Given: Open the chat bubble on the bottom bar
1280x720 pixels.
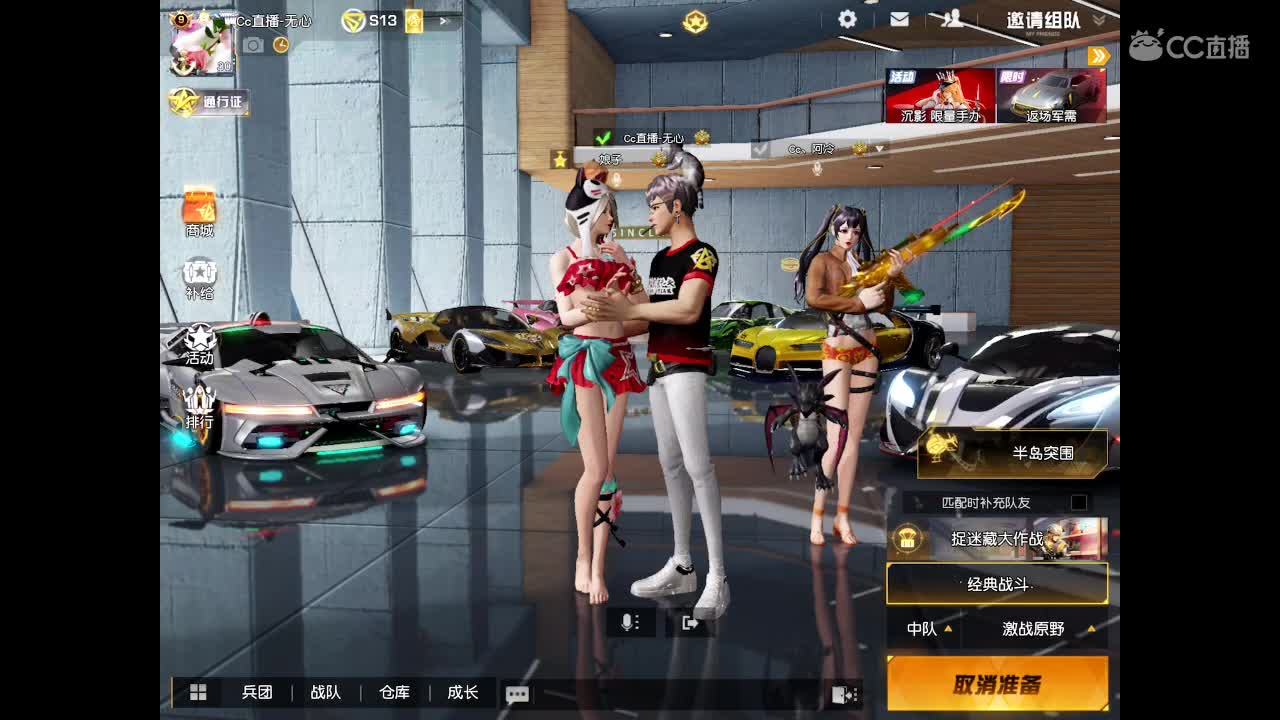Looking at the screenshot, I should point(516,692).
